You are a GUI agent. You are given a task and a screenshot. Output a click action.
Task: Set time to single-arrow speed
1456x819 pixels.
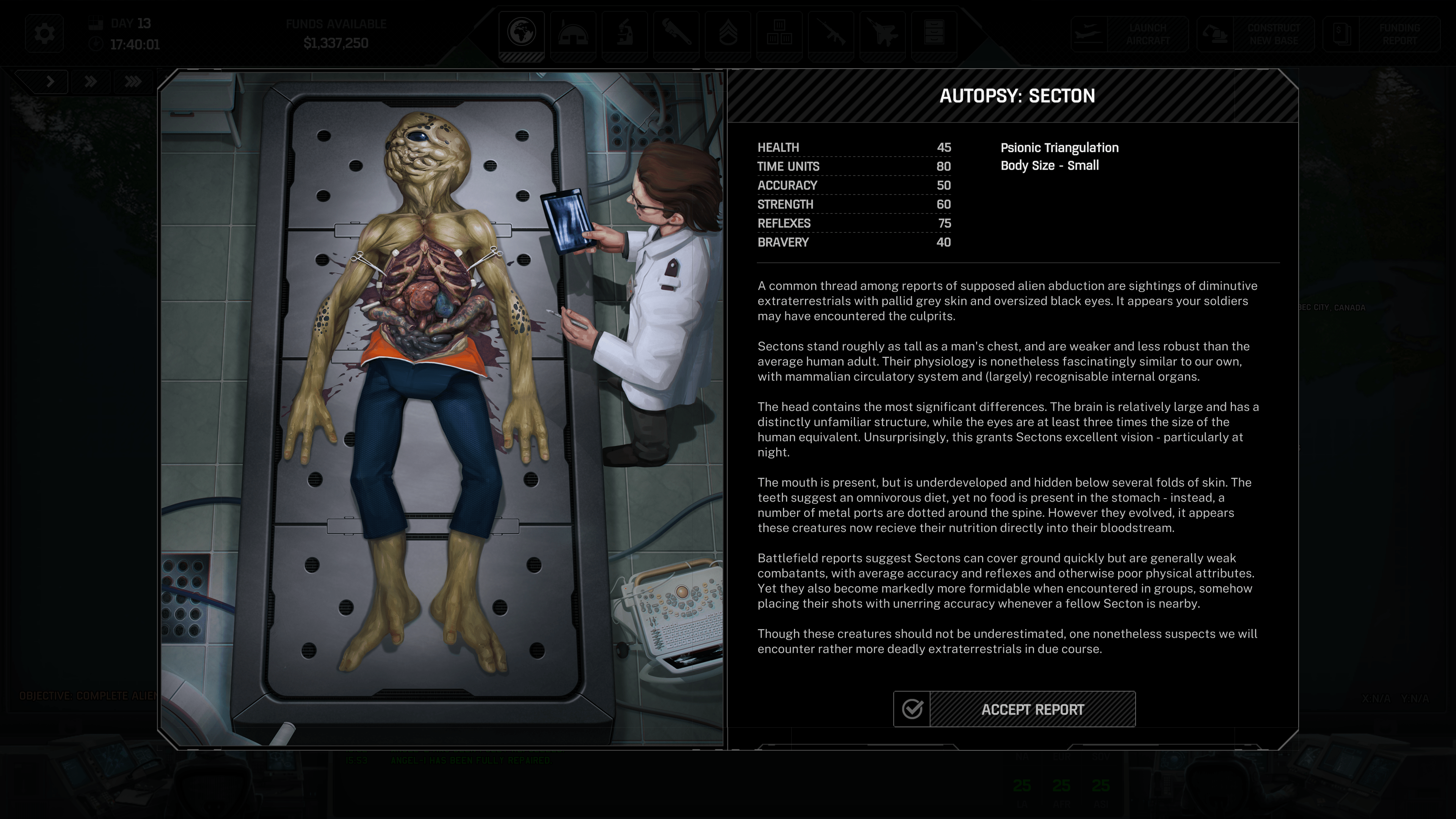50,82
